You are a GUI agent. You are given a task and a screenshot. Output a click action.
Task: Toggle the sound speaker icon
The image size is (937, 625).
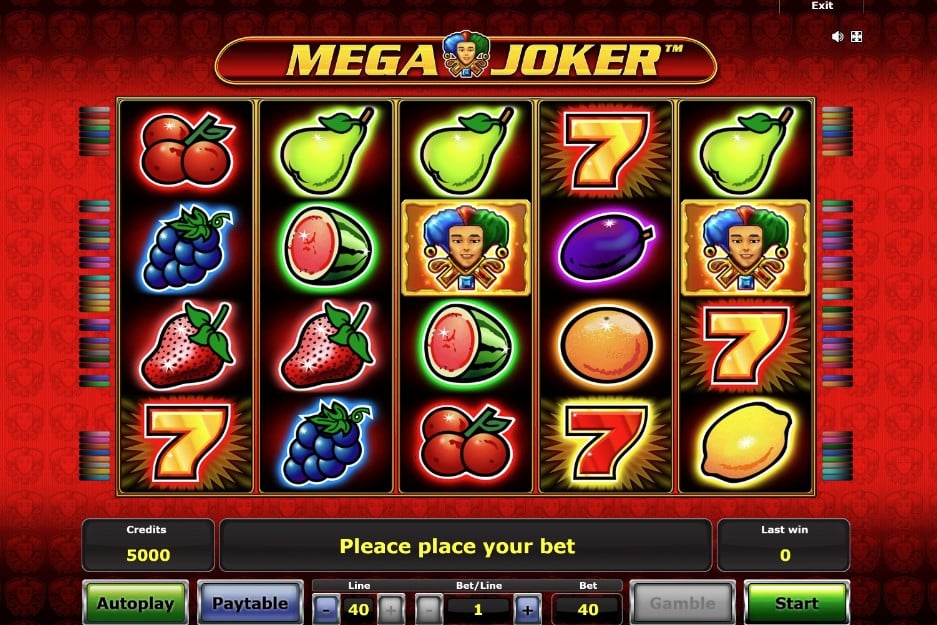click(x=837, y=37)
